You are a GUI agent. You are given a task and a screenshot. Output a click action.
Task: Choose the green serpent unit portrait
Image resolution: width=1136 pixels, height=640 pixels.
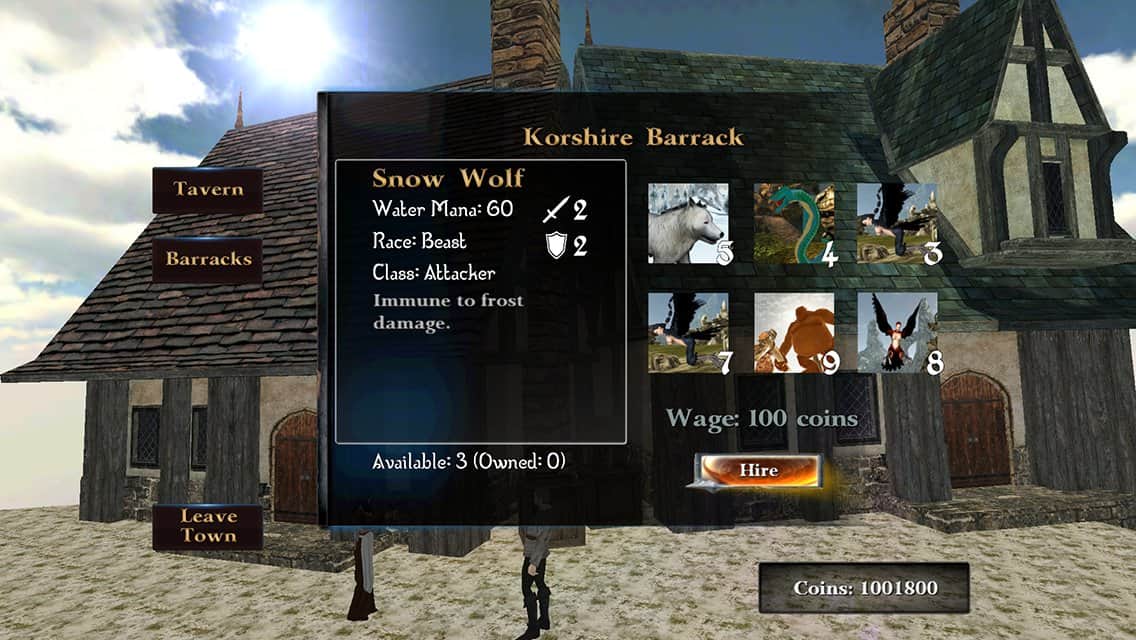coord(794,224)
